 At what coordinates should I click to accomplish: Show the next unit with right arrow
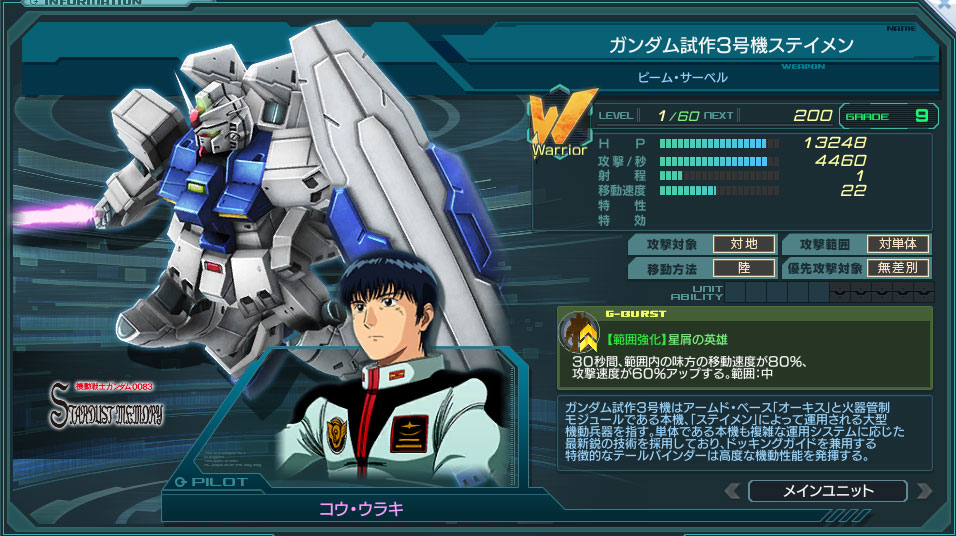[x=923, y=491]
